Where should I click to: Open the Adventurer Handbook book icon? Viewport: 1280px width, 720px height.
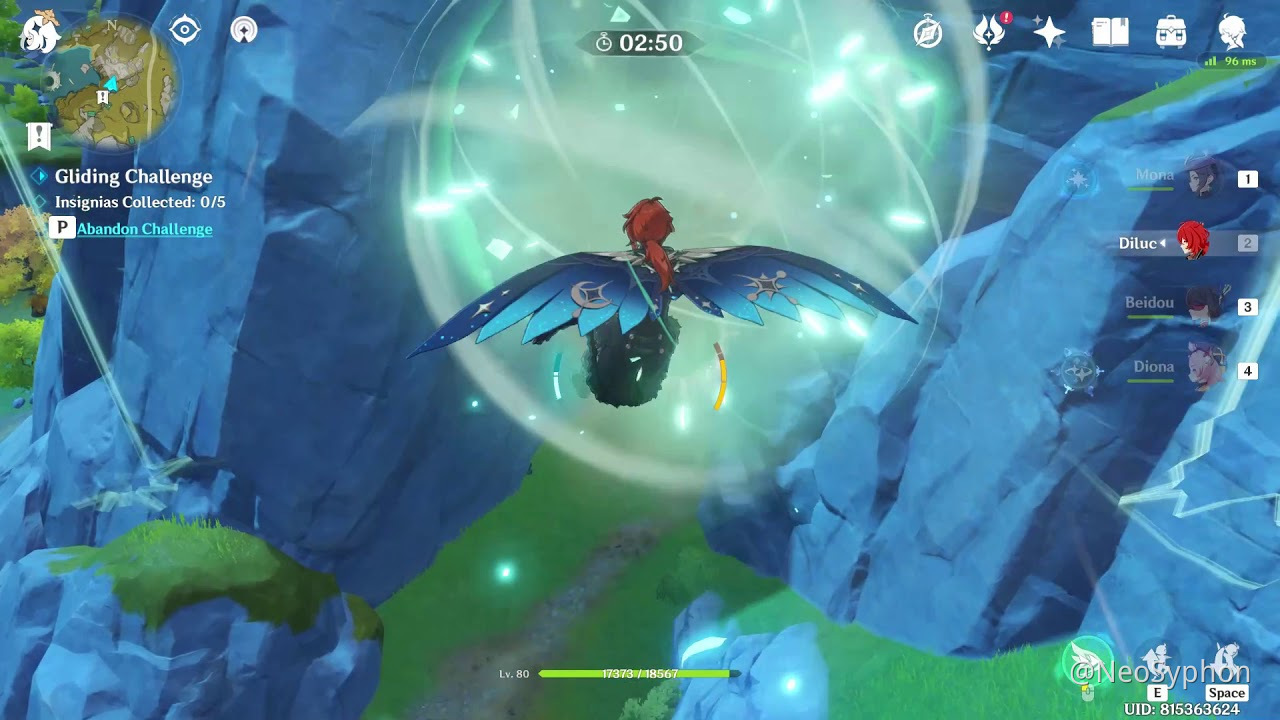(1111, 32)
